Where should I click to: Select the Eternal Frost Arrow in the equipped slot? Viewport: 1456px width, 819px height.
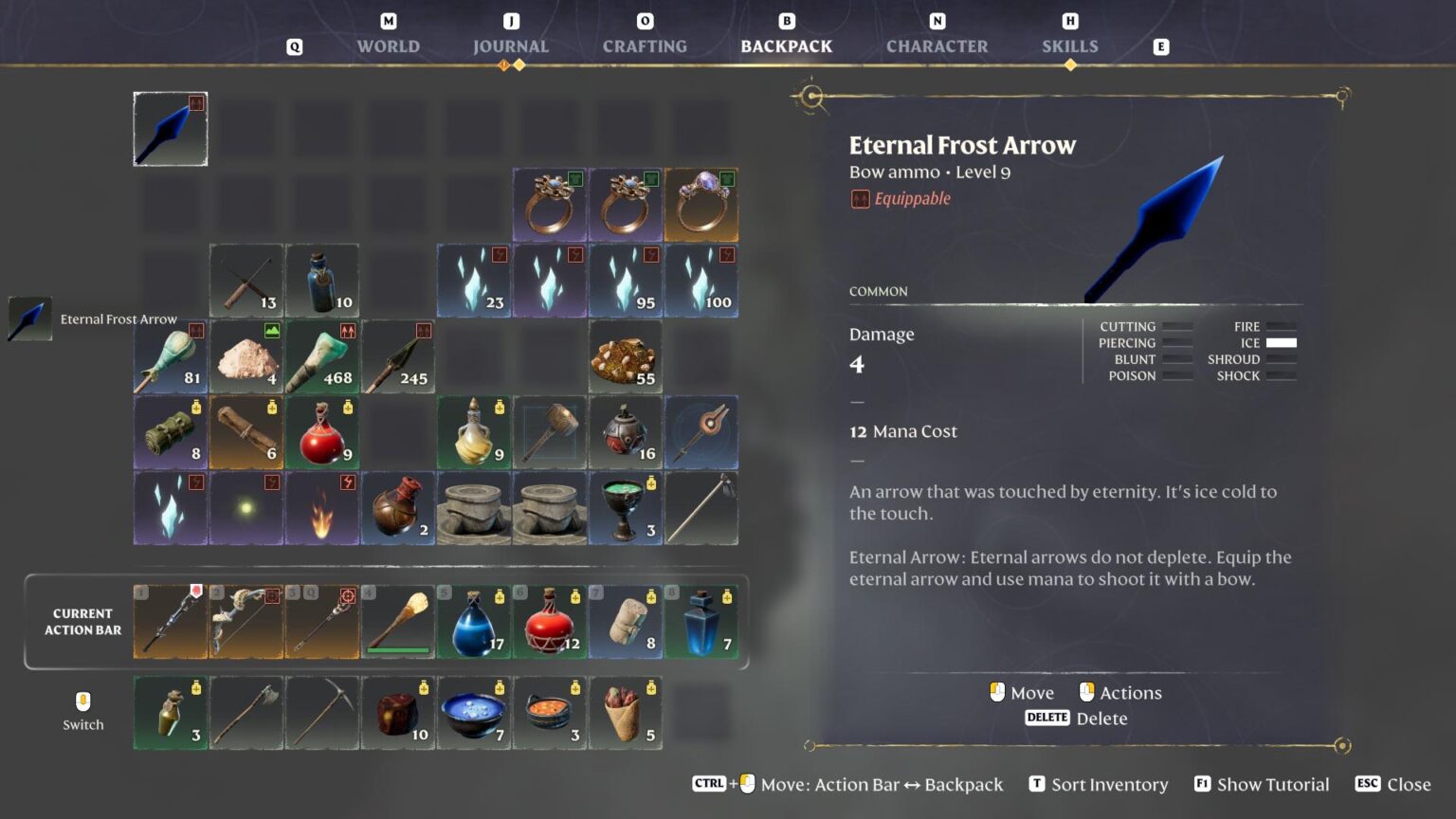click(x=170, y=128)
